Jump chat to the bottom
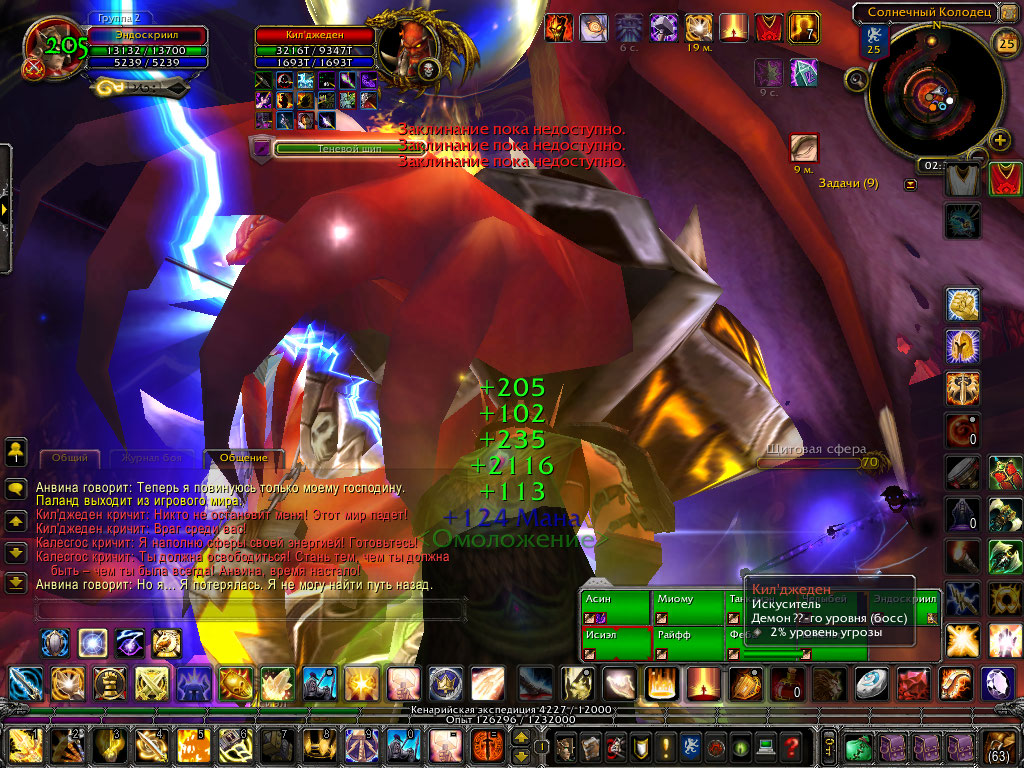The image size is (1024, 768). pos(16,582)
